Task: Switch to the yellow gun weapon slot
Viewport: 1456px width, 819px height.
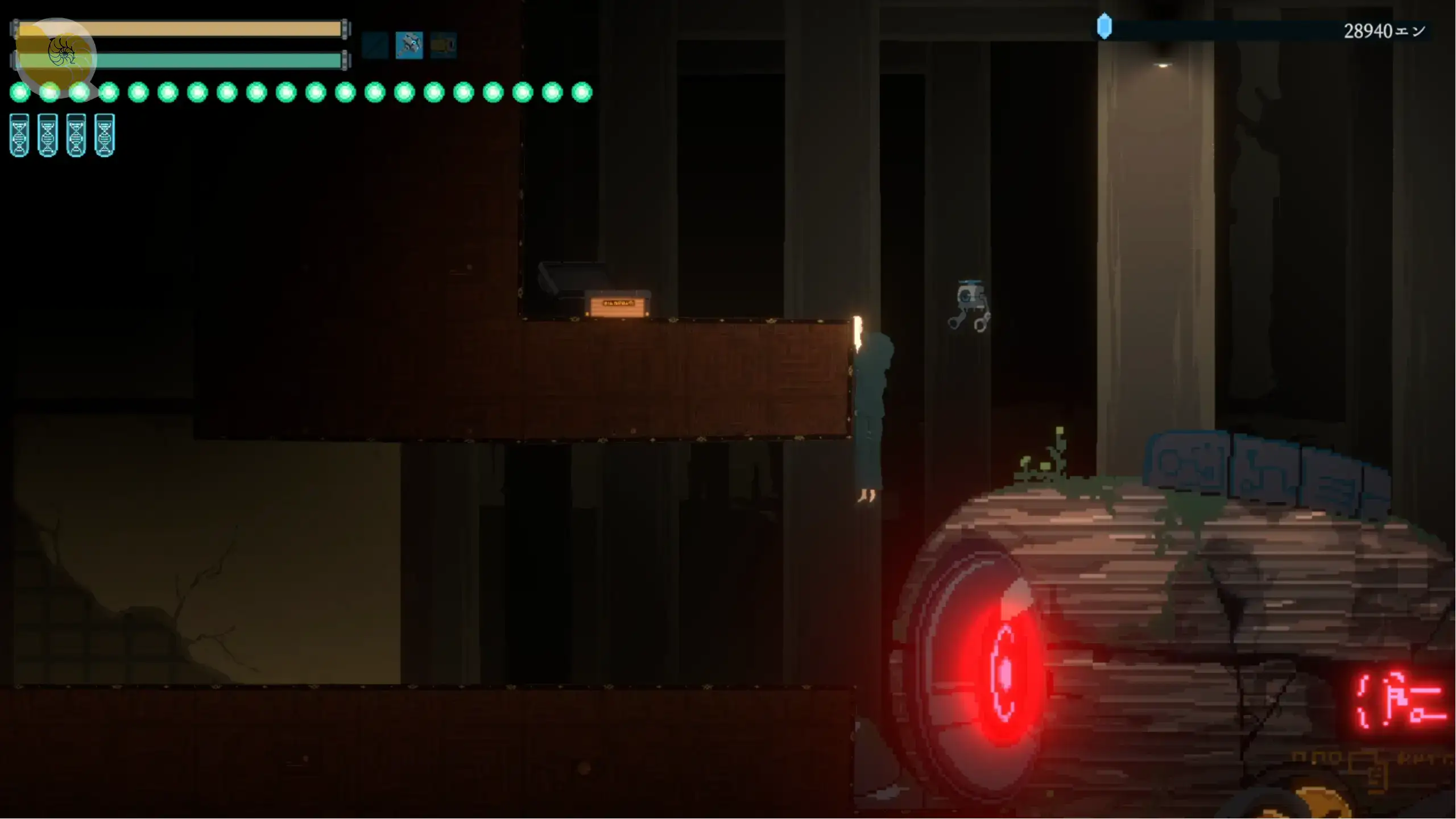Action: pos(443,45)
